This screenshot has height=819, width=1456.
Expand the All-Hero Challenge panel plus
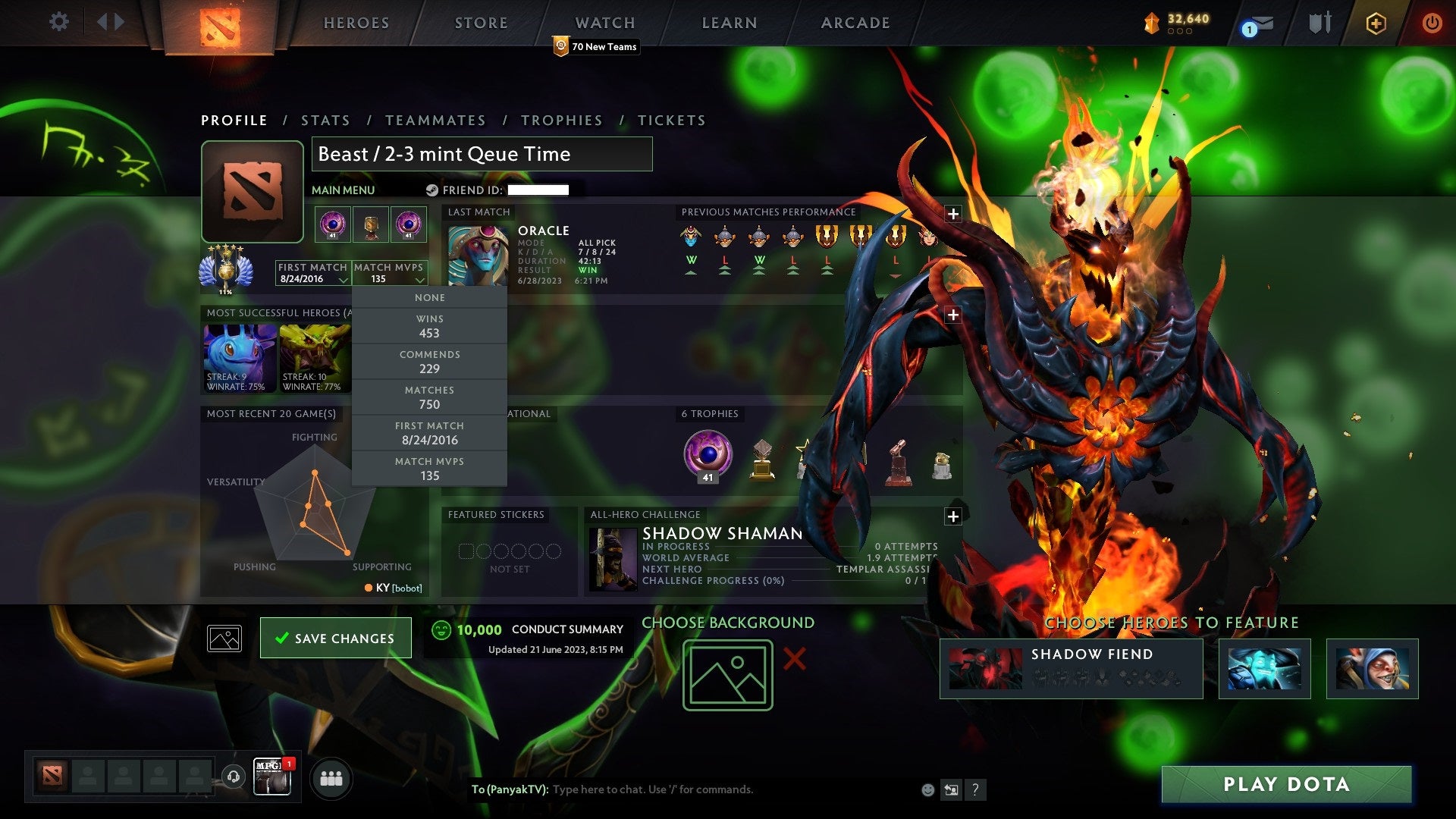point(952,516)
